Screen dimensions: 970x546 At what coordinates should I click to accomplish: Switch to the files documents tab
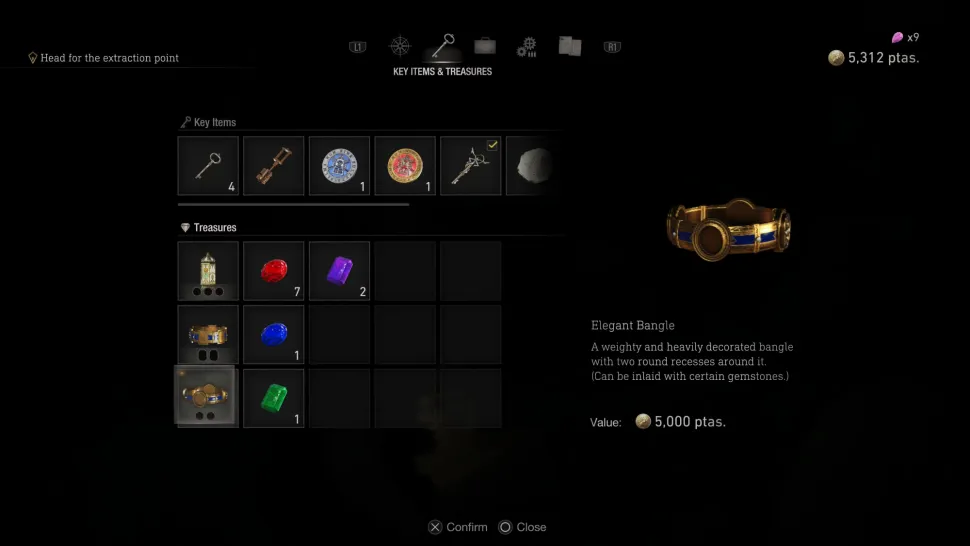point(570,46)
